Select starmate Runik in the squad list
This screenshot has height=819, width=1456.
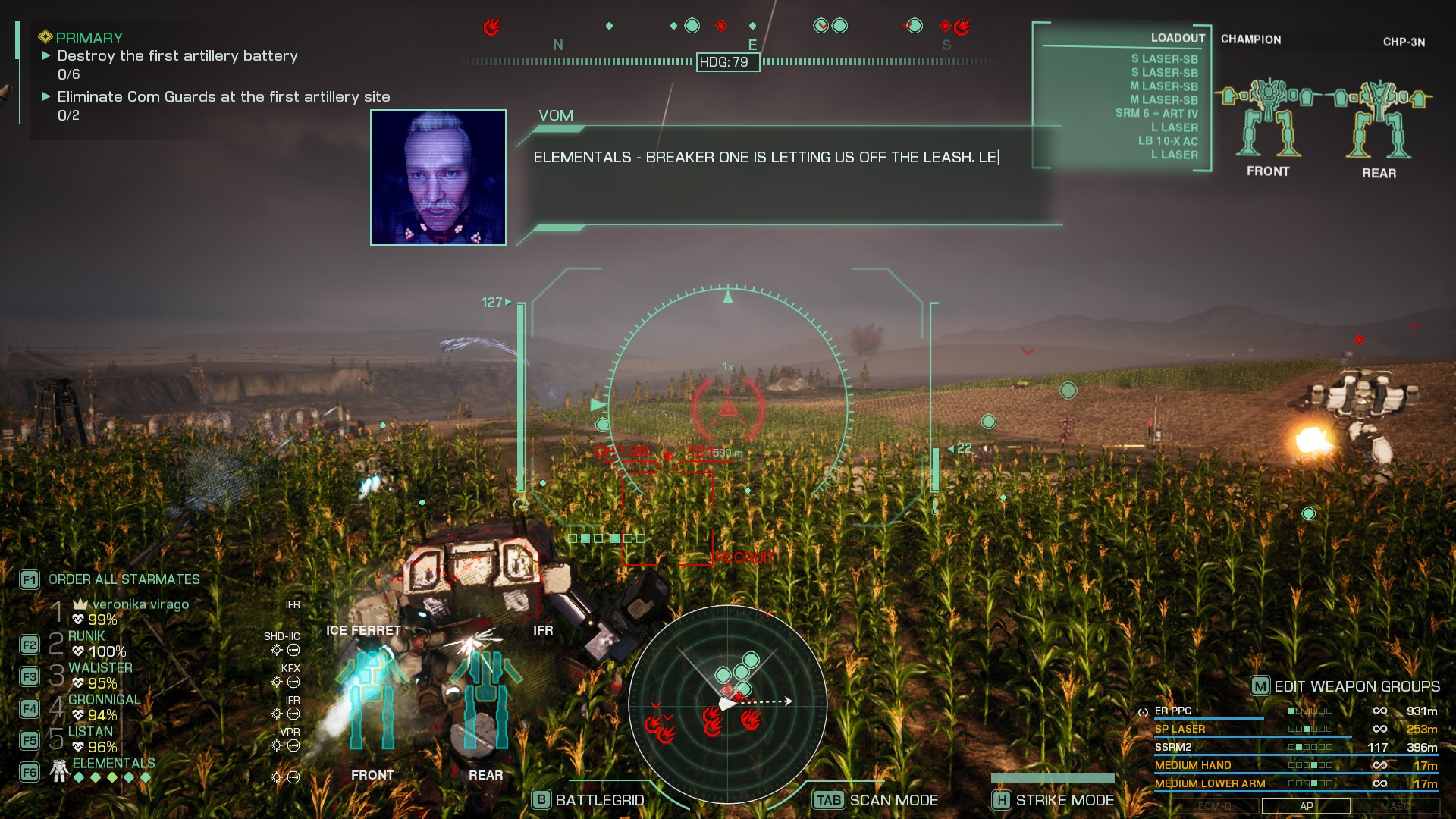87,636
